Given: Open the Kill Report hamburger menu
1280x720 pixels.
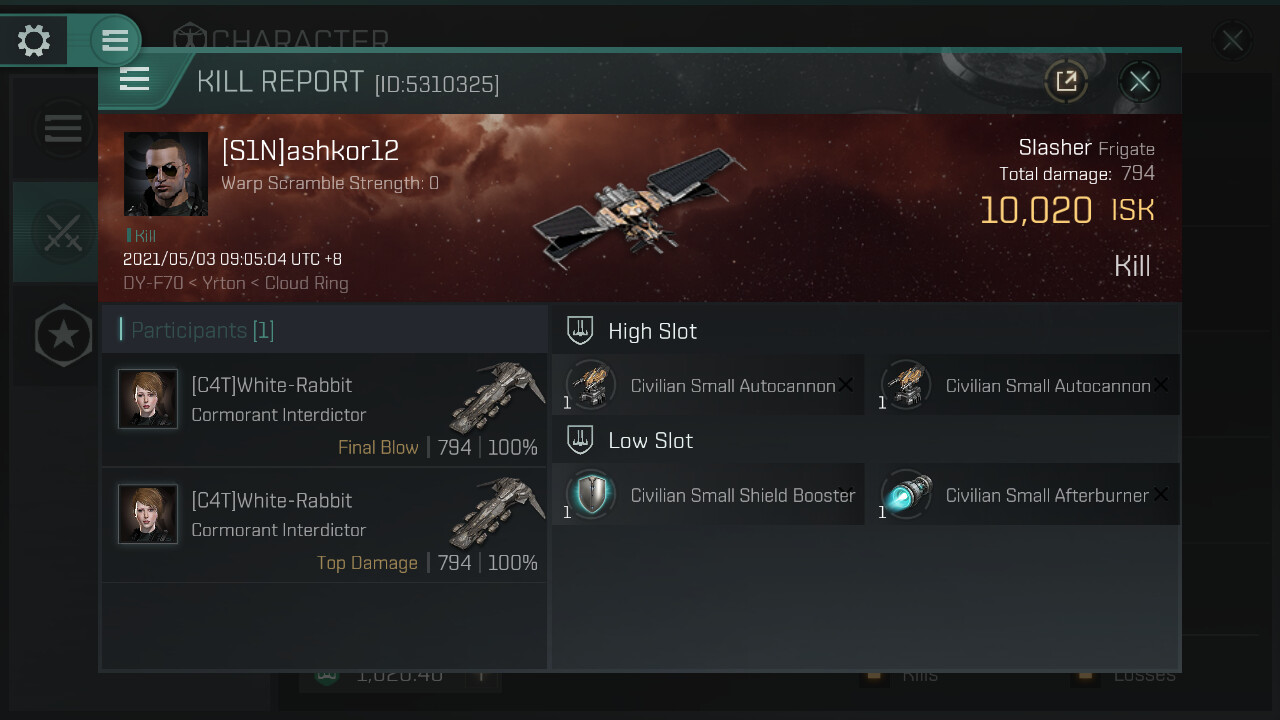Looking at the screenshot, I should point(135,80).
